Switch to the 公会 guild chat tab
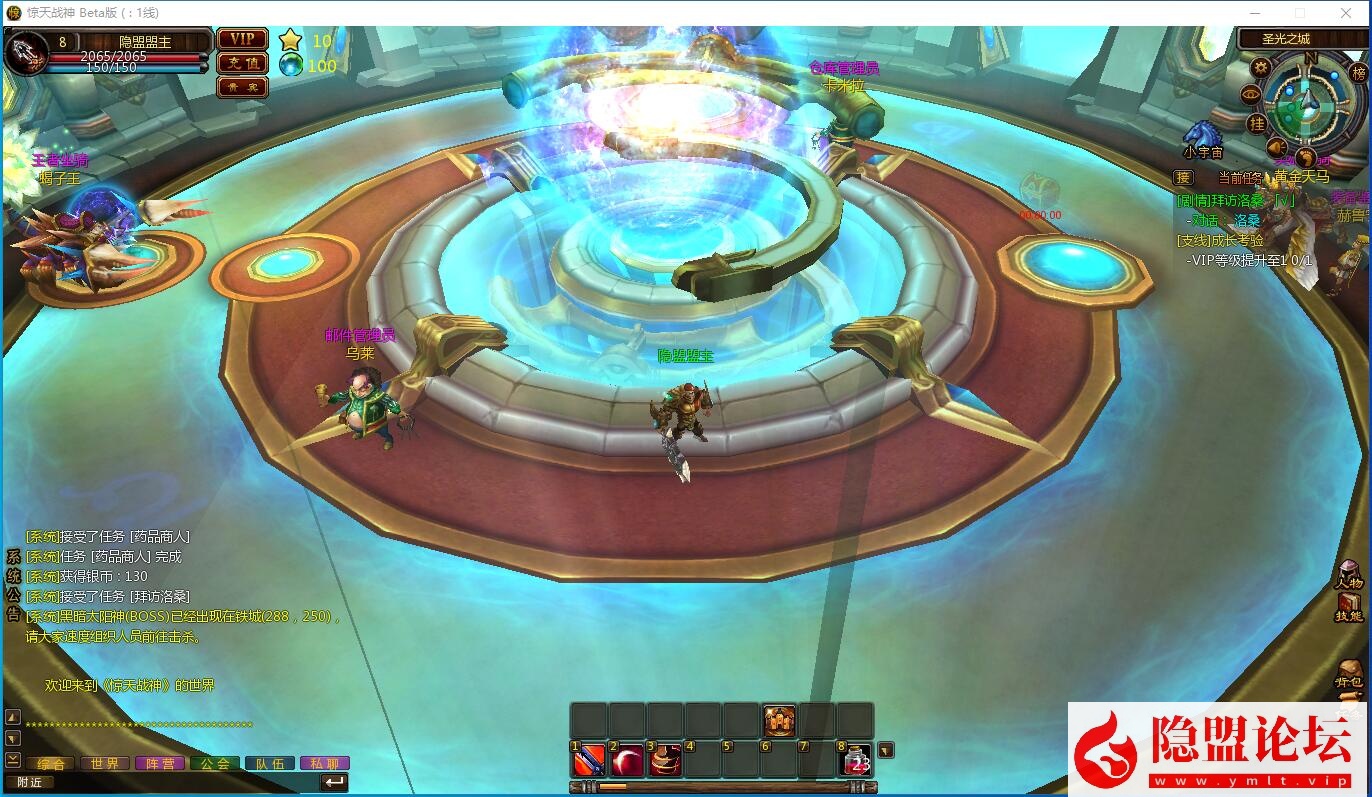 (215, 763)
